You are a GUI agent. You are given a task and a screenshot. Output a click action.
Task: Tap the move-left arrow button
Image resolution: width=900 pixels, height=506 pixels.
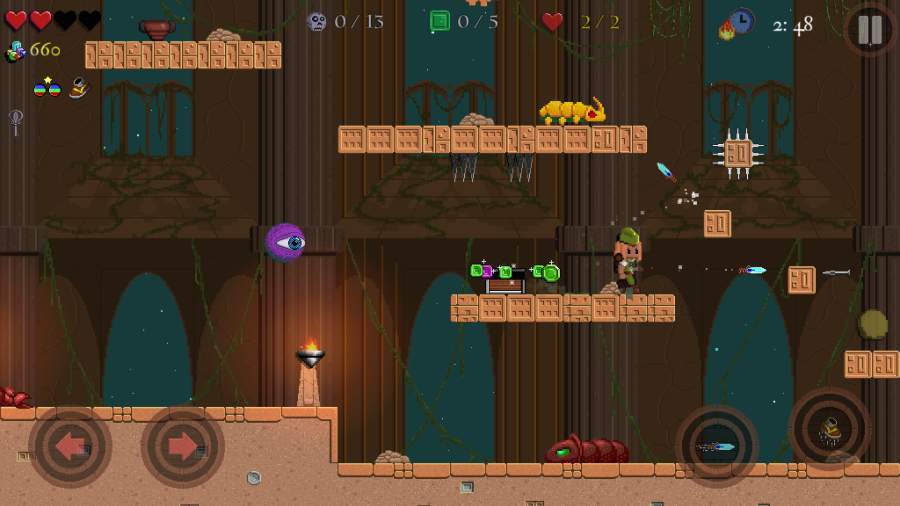point(70,446)
